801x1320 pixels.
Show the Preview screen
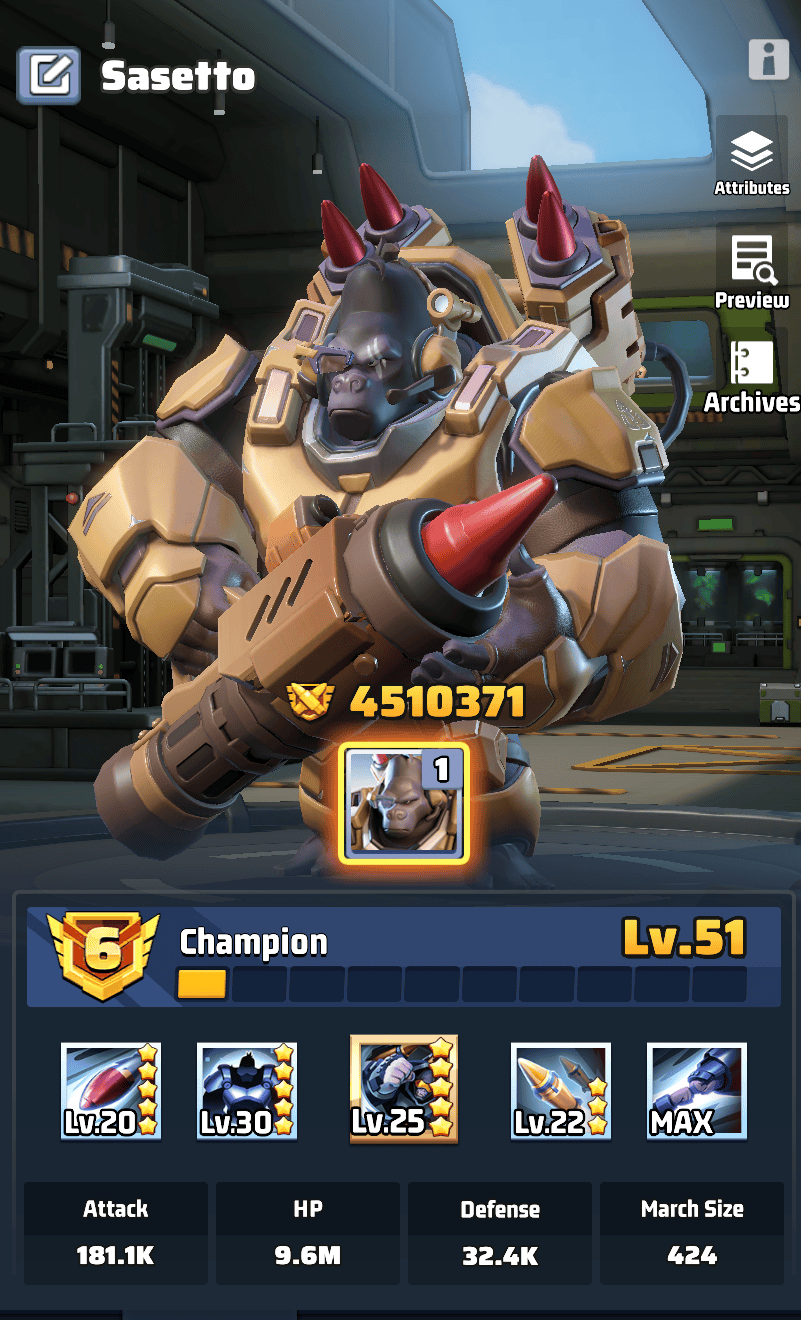click(751, 268)
